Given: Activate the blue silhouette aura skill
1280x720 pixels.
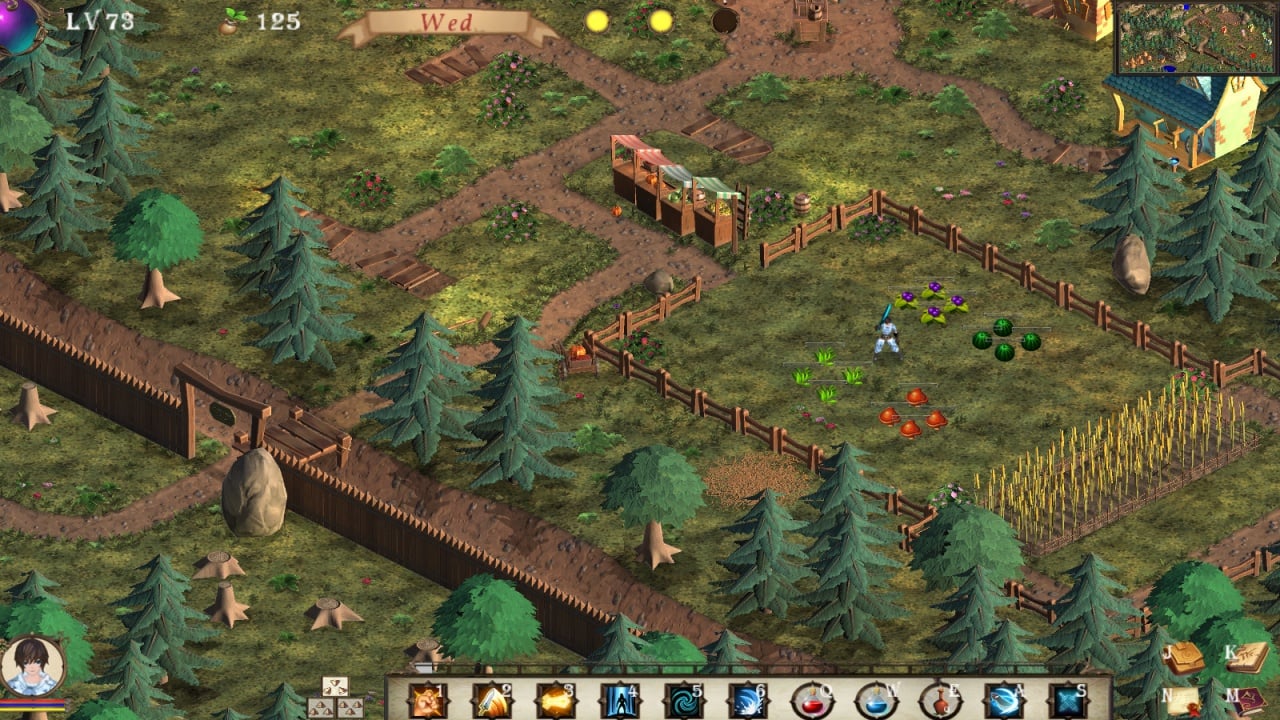Looking at the screenshot, I should pyautogui.click(x=619, y=701).
